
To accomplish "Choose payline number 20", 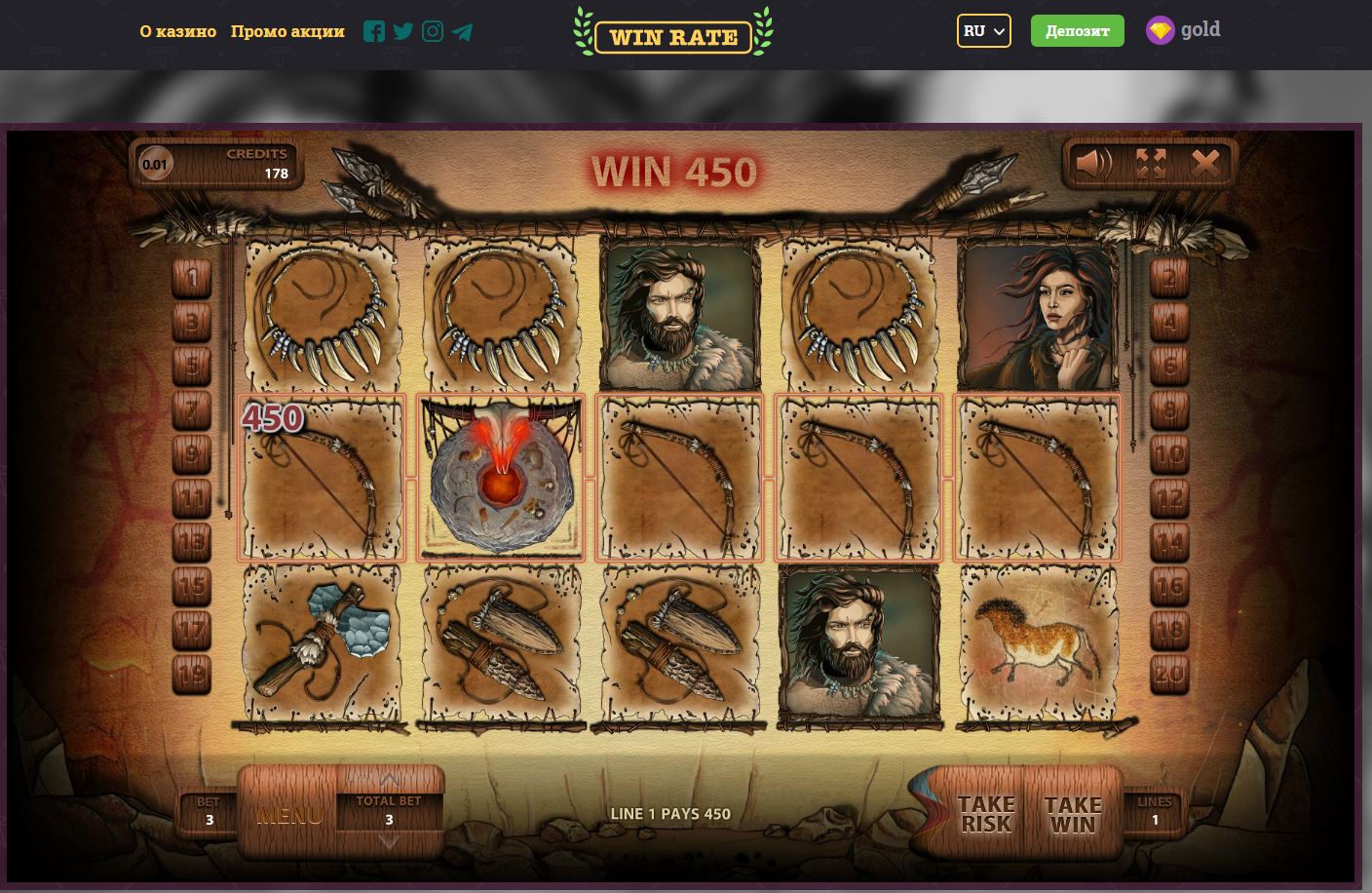I will (1169, 673).
